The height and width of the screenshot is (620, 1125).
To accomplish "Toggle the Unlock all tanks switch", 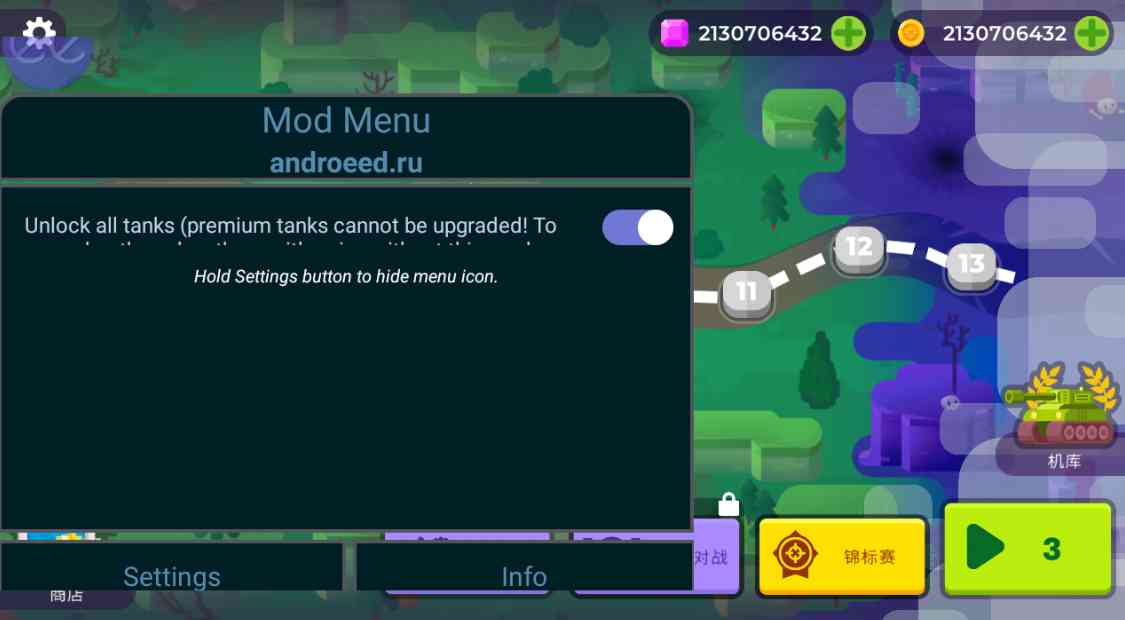I will 637,227.
